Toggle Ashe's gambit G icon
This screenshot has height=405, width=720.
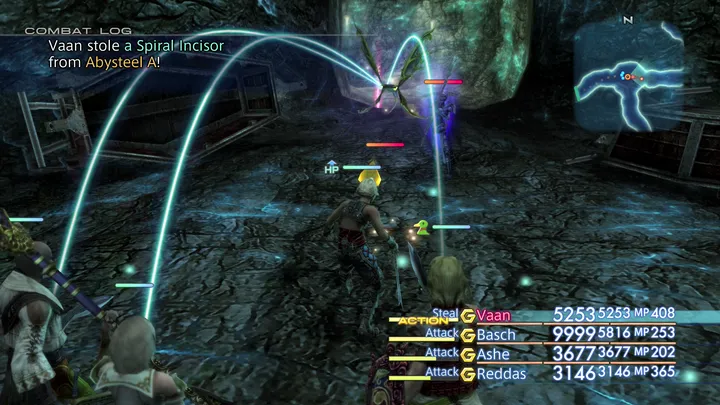pyautogui.click(x=467, y=354)
